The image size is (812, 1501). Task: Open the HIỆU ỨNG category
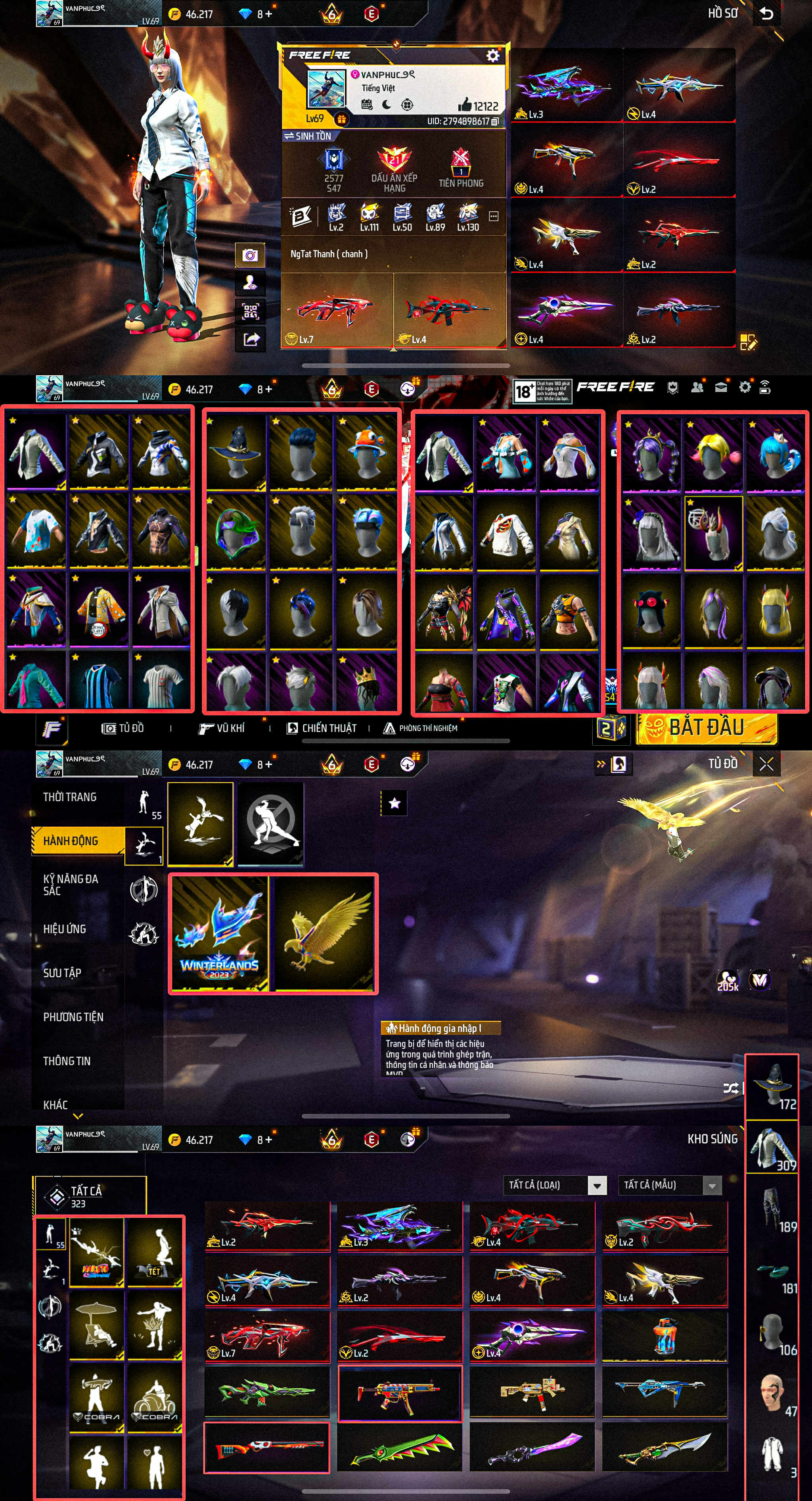[x=65, y=929]
